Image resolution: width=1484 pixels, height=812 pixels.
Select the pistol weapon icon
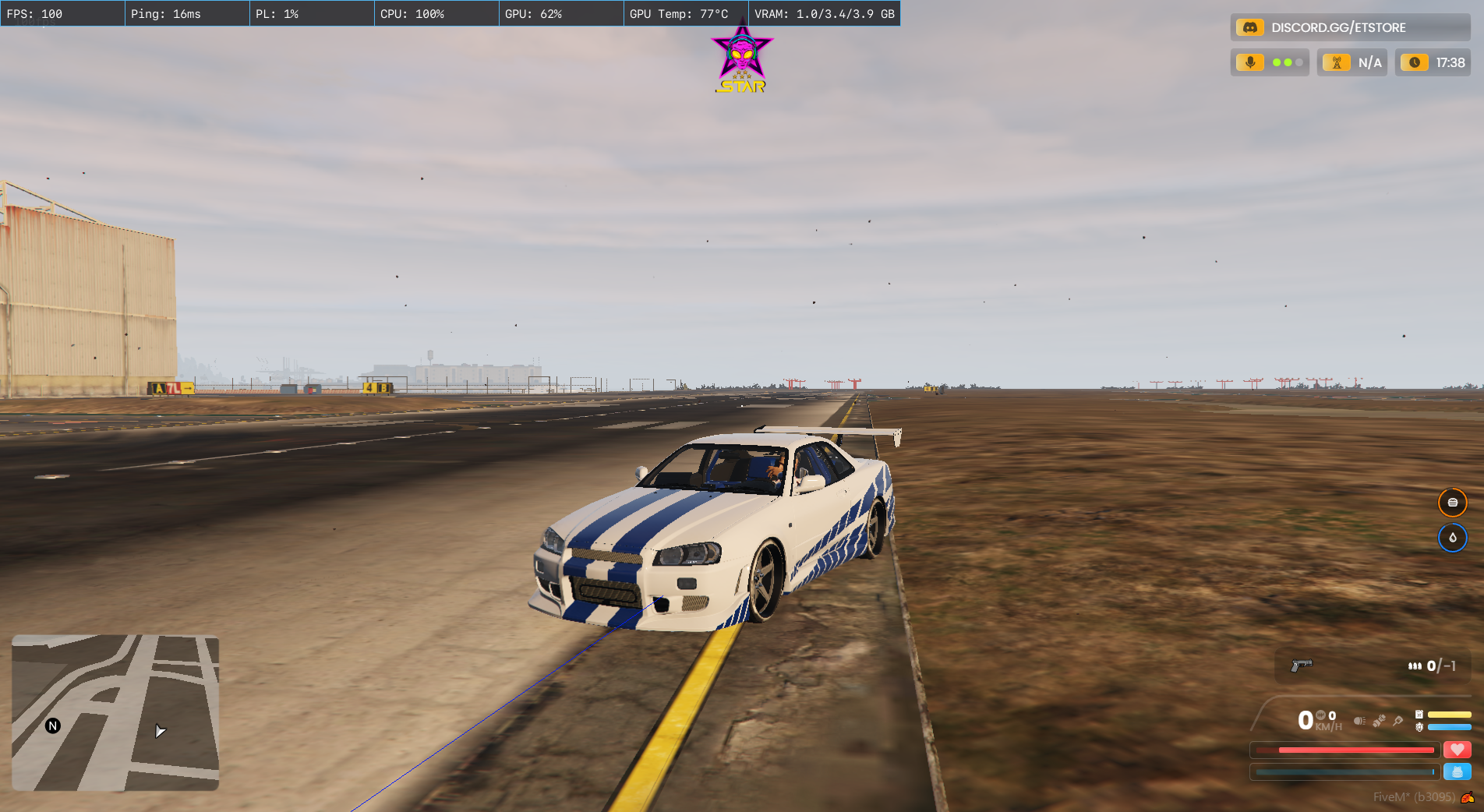1301,665
